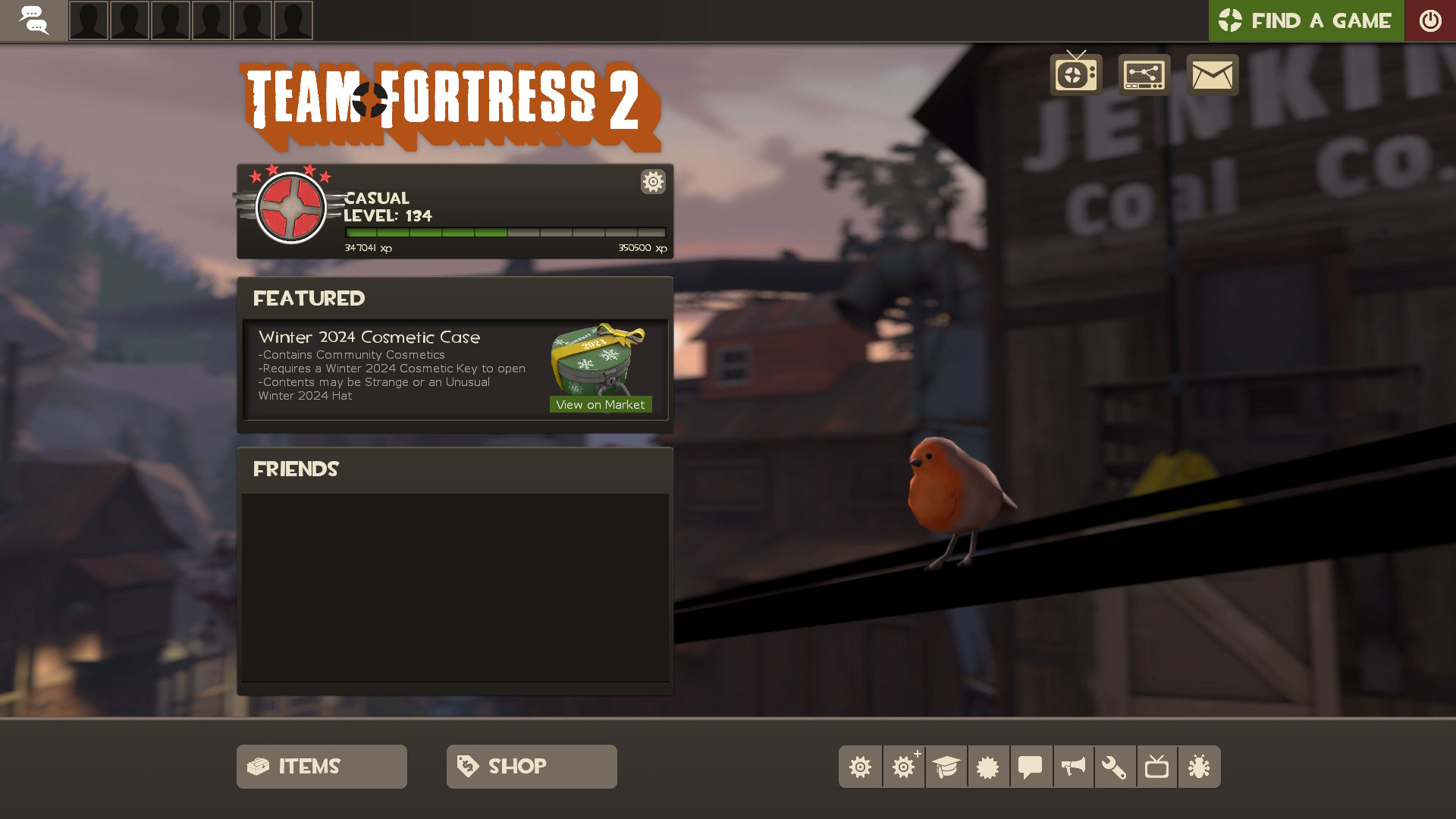1456x819 pixels.
Task: Open your Items backpack
Action: 321,766
